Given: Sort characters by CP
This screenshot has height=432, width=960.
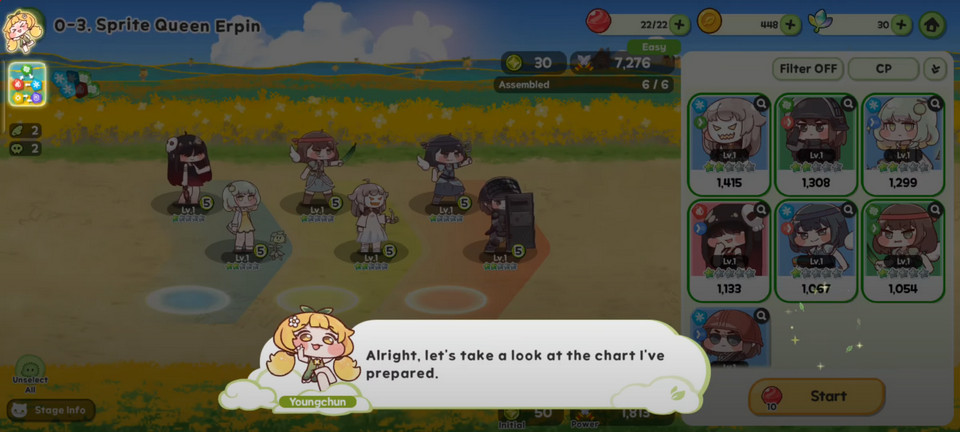Looking at the screenshot, I should click(883, 69).
